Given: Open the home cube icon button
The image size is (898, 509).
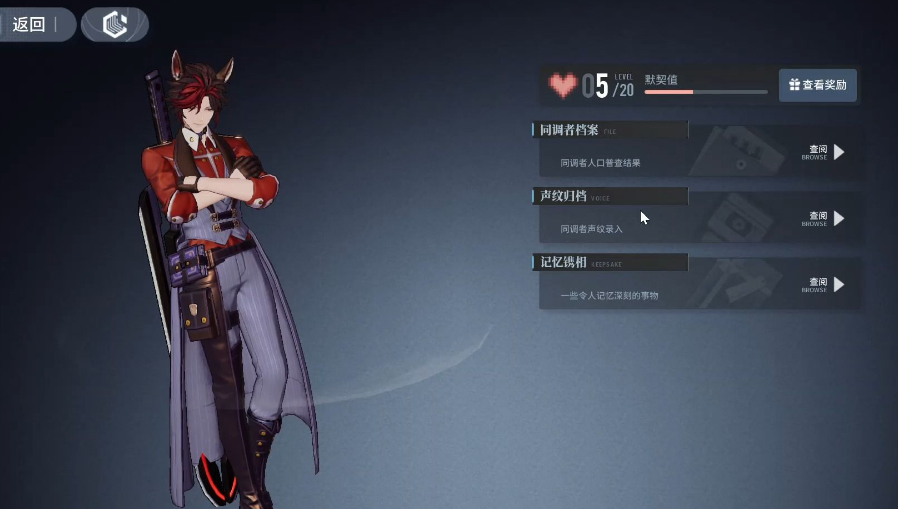Looking at the screenshot, I should [115, 24].
